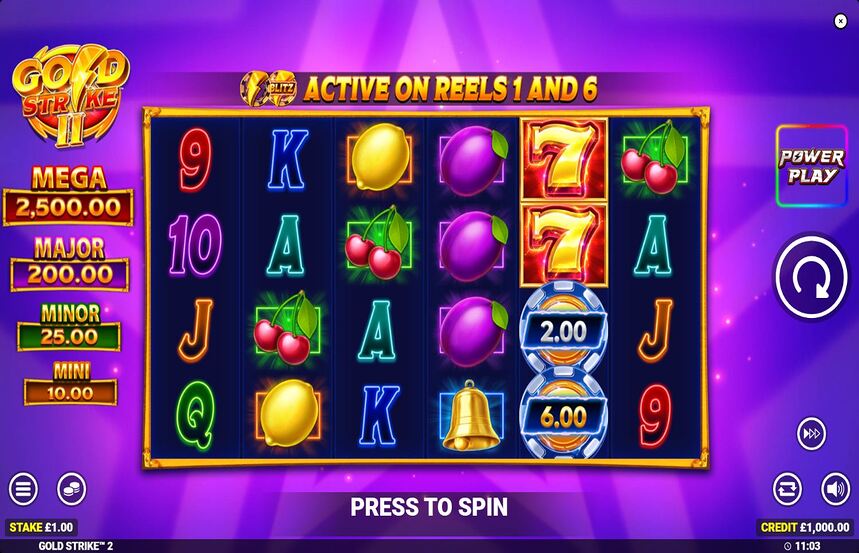859x553 pixels.
Task: Mute the game sound
Action: pos(836,489)
